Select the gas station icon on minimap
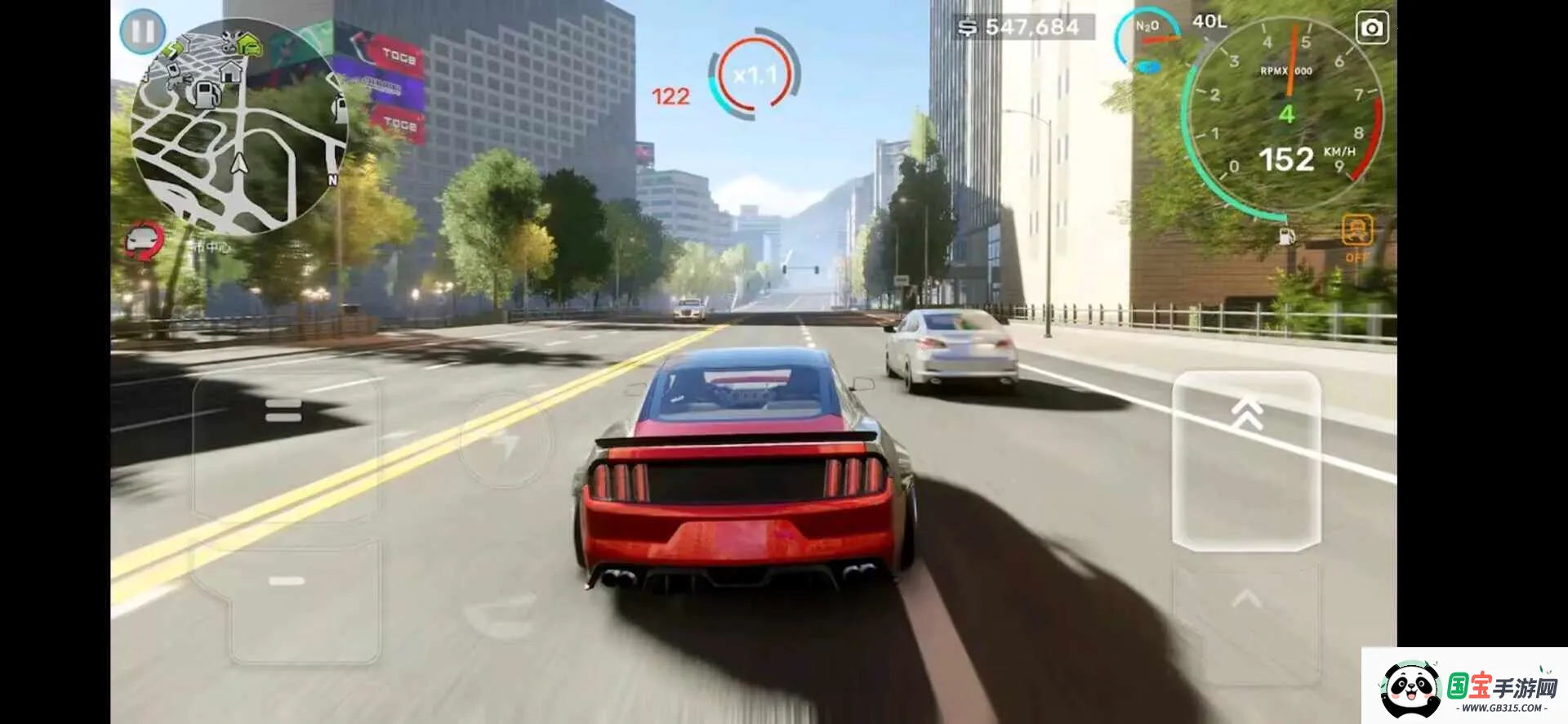The image size is (1568, 724). (x=207, y=96)
